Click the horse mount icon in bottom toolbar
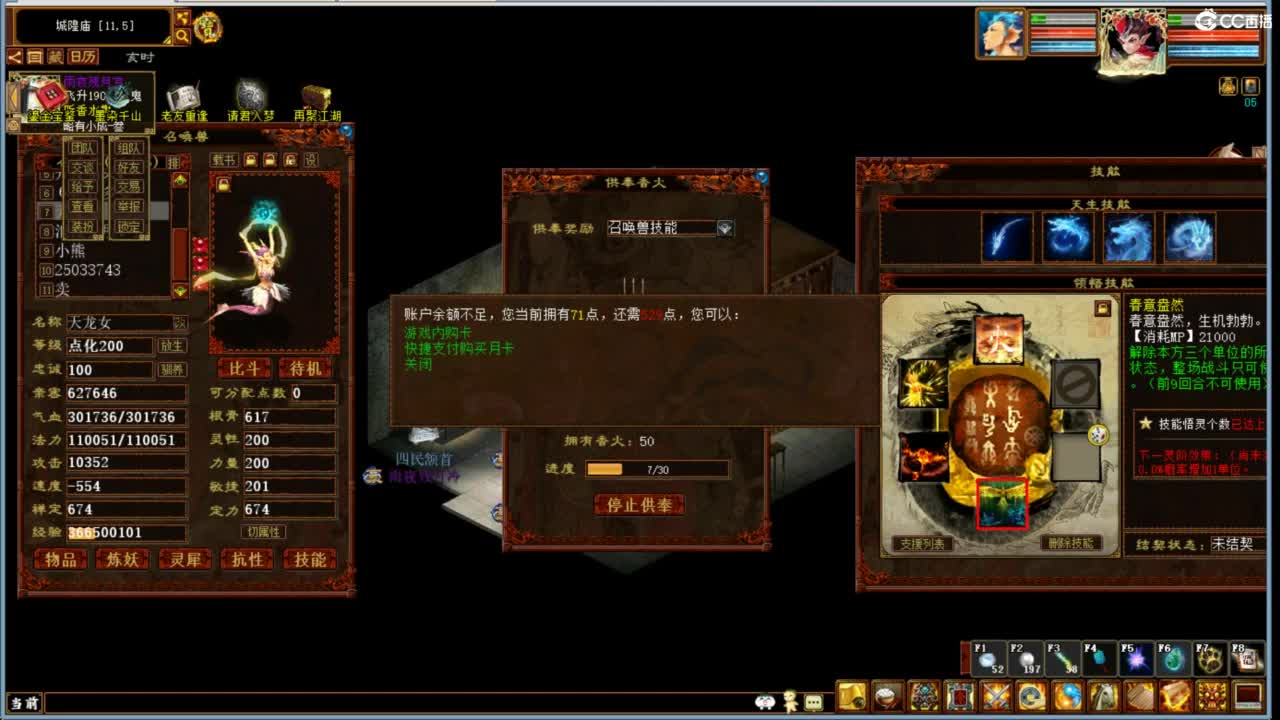Viewport: 1280px width, 720px height. point(1102,697)
